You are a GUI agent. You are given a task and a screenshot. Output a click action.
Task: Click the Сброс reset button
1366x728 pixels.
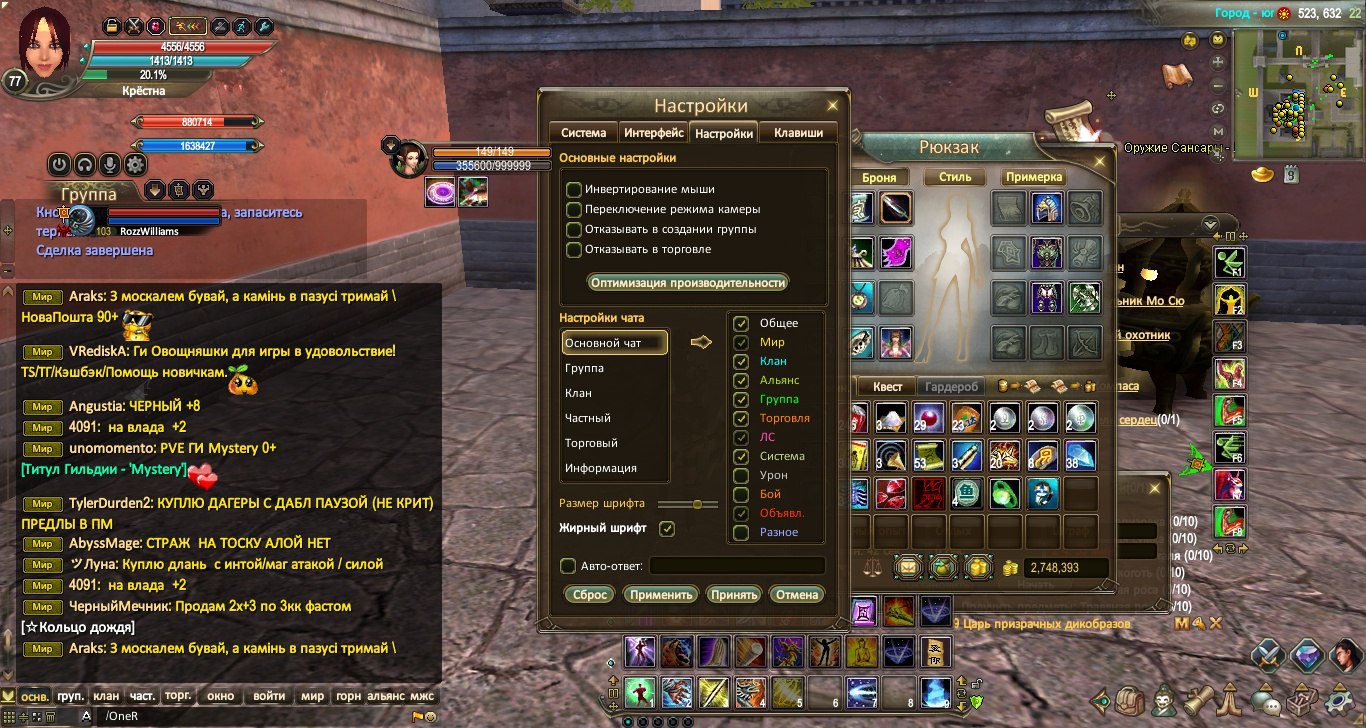click(589, 594)
